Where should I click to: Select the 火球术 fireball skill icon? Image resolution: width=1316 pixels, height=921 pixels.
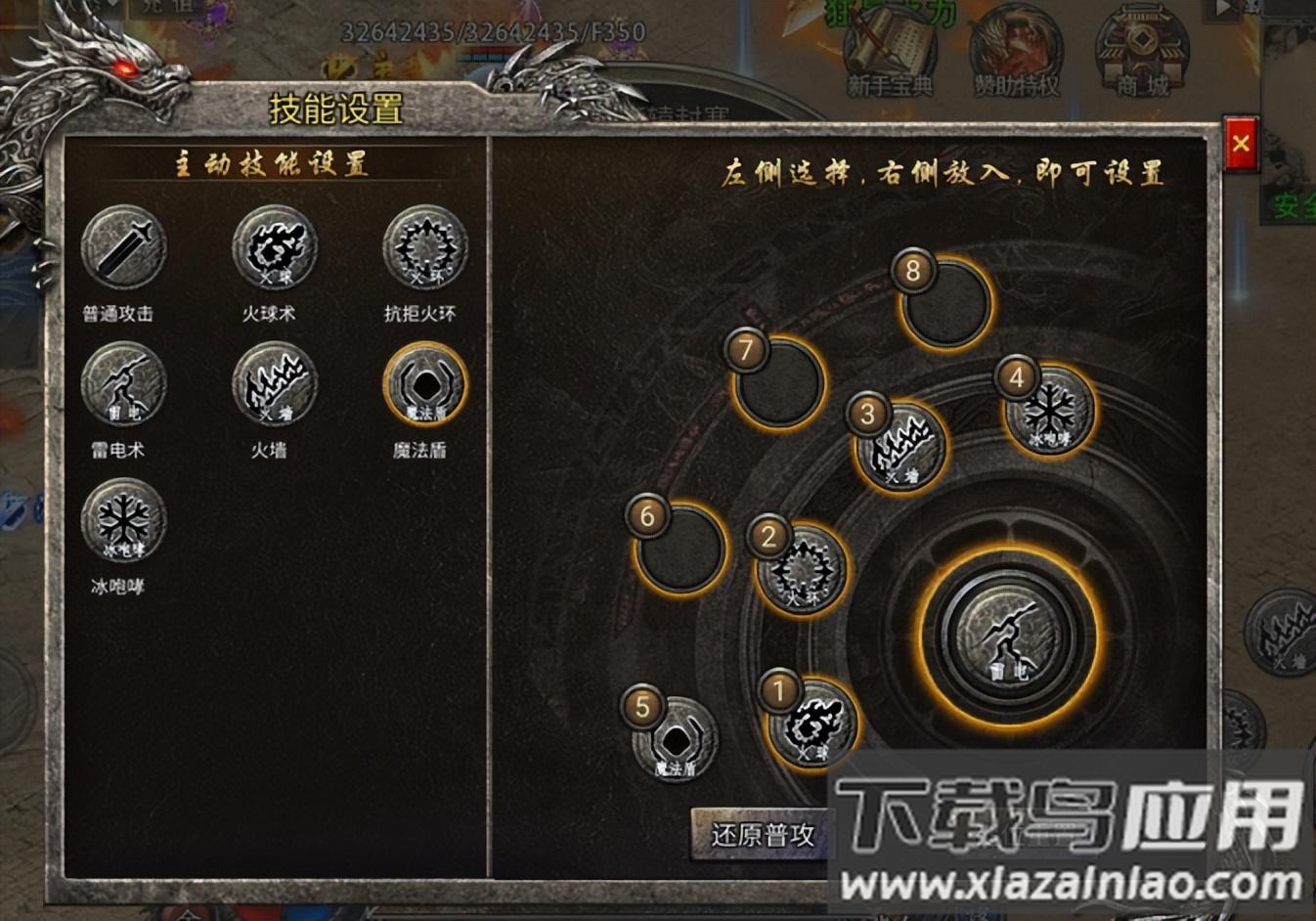pyautogui.click(x=274, y=250)
